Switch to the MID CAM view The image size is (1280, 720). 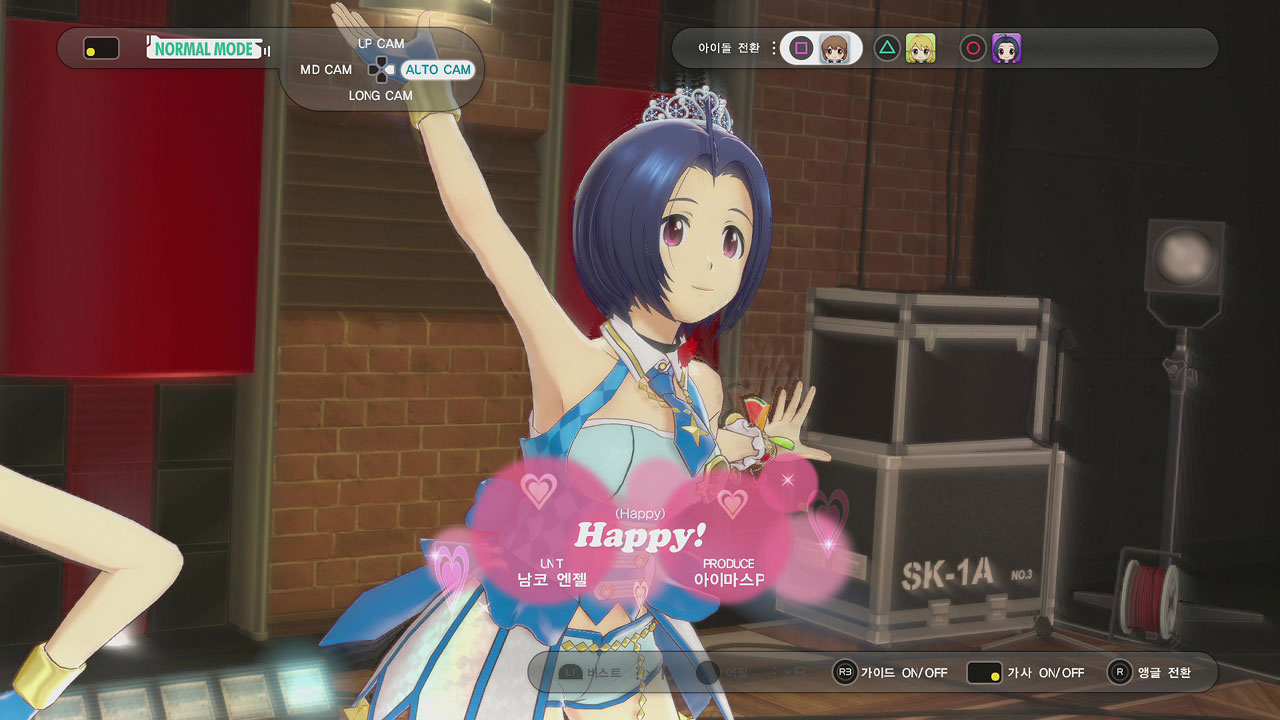tap(326, 70)
